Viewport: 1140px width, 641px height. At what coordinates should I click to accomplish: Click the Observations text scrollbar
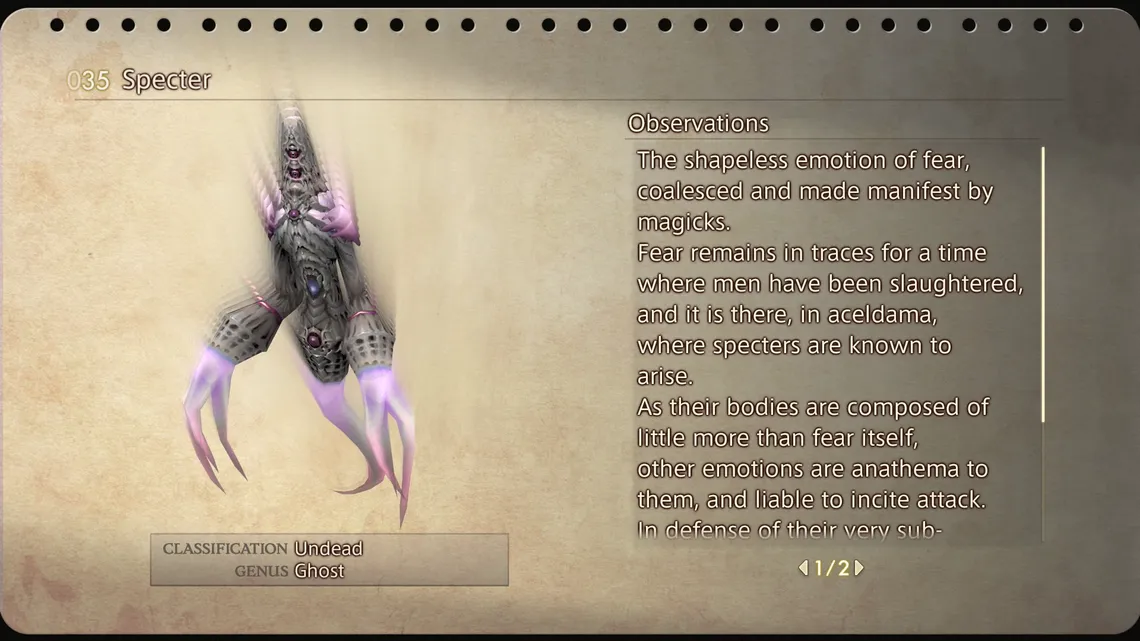1043,285
